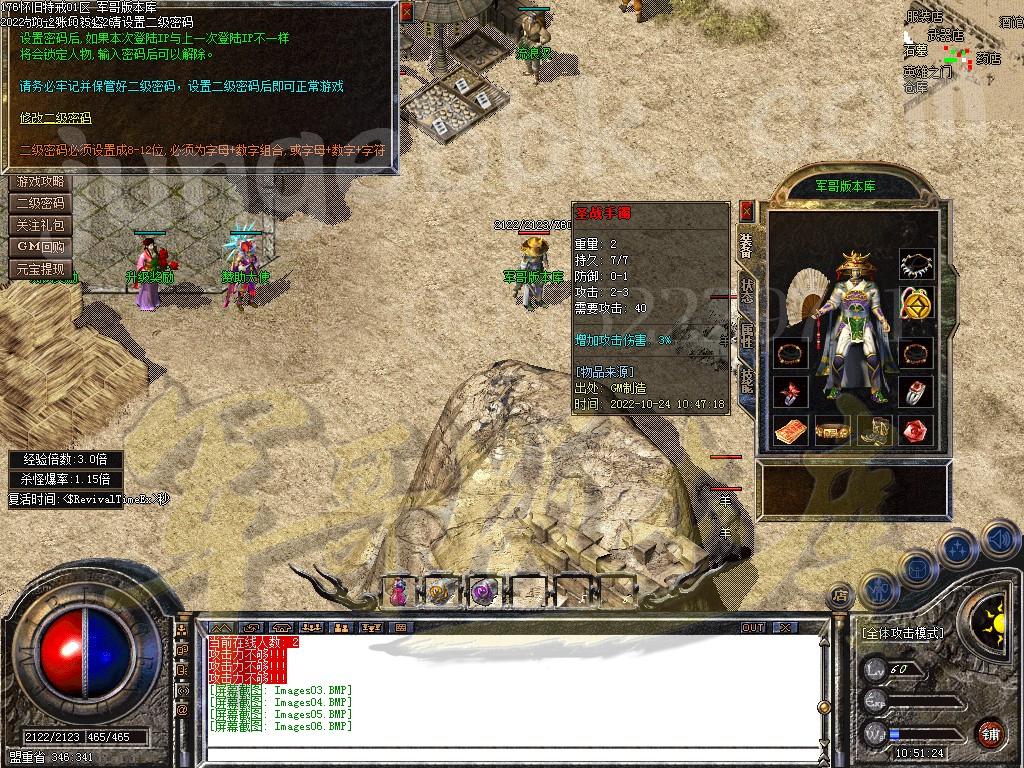Select the golden medal equipment slot

click(916, 301)
